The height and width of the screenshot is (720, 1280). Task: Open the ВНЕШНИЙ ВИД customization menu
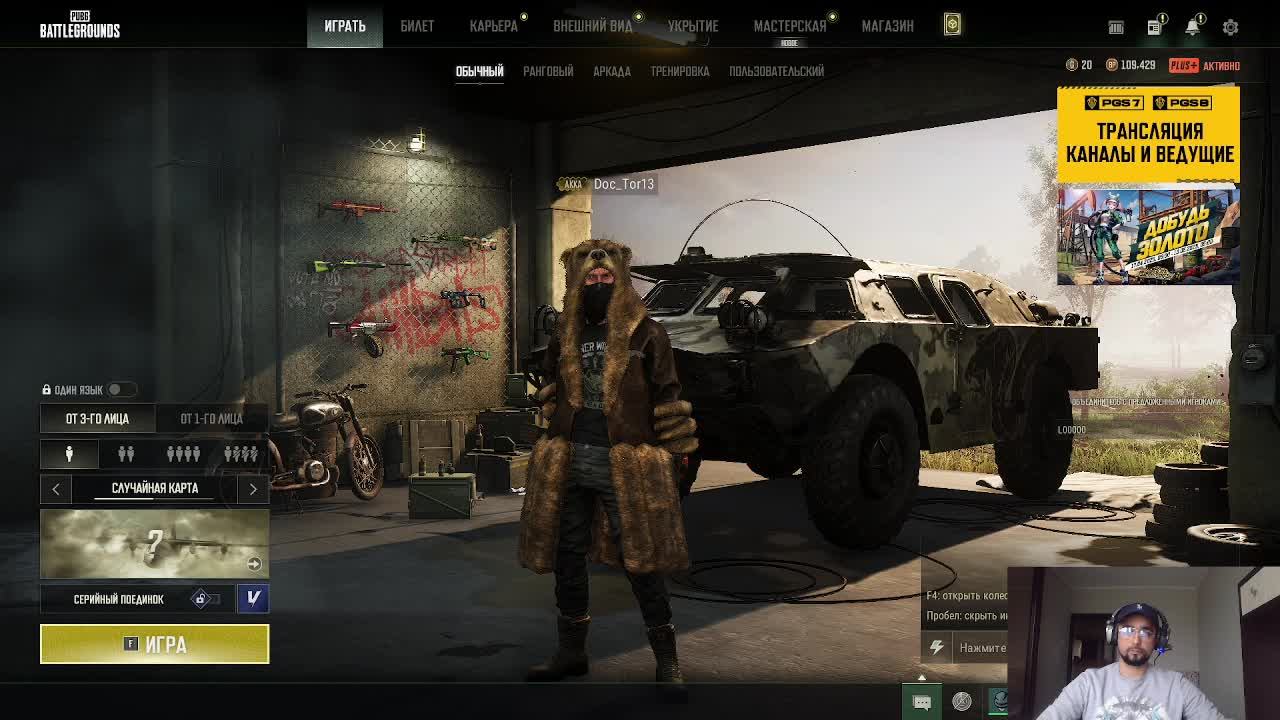click(x=593, y=26)
